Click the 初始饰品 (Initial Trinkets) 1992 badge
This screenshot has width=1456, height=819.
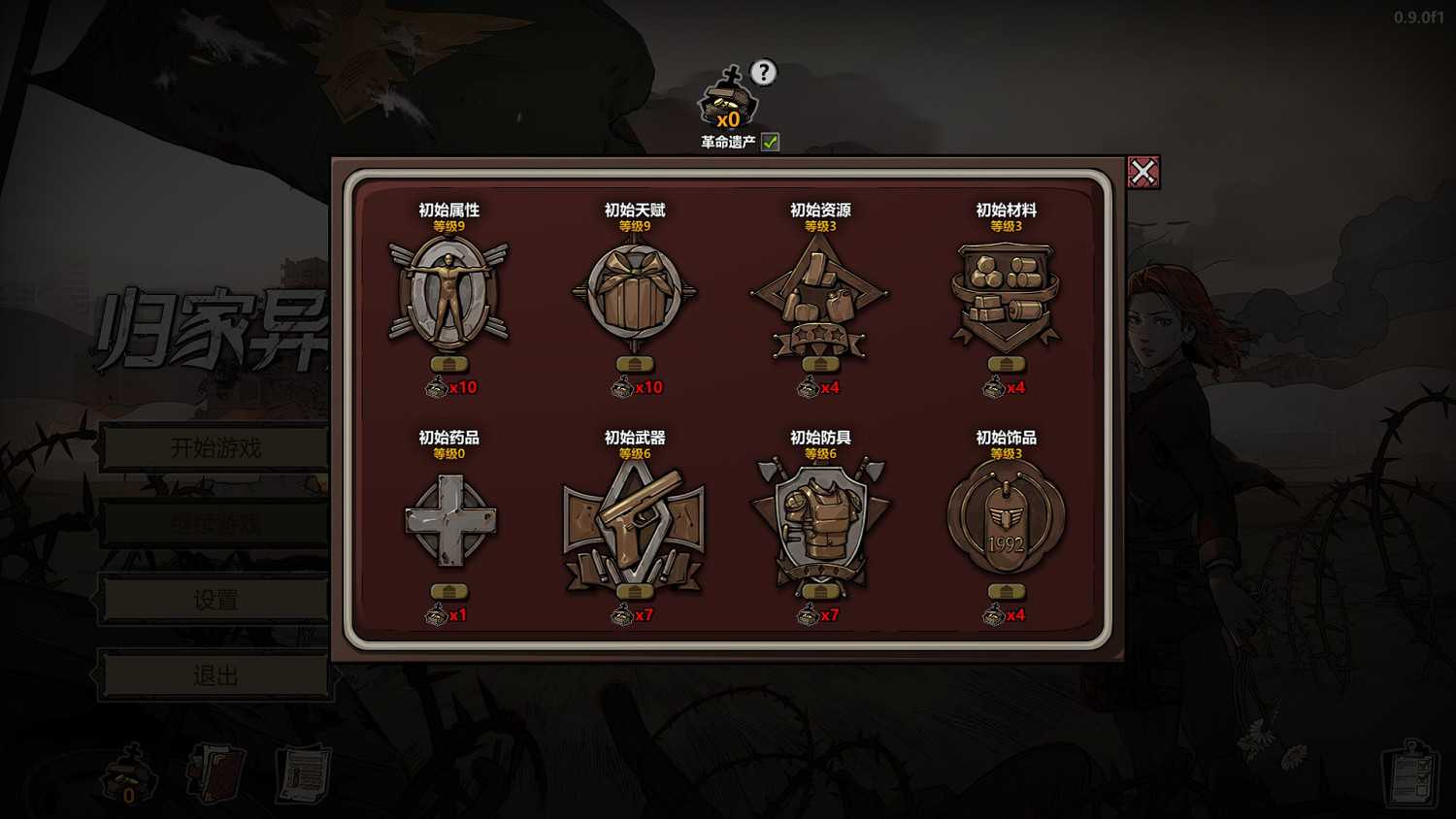pos(1005,519)
